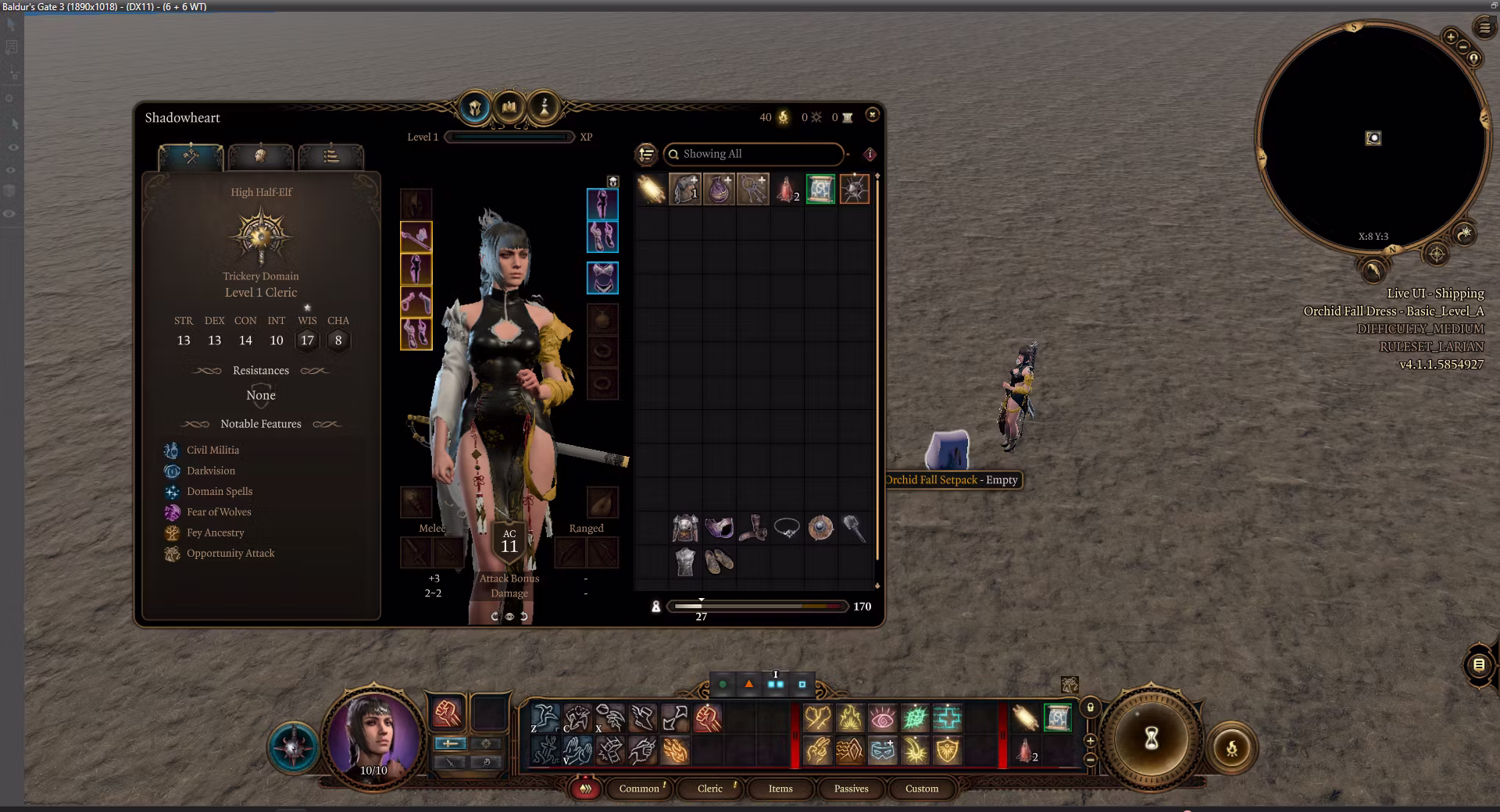Select the circlet item in inventory
1500x812 pixels.
(786, 529)
